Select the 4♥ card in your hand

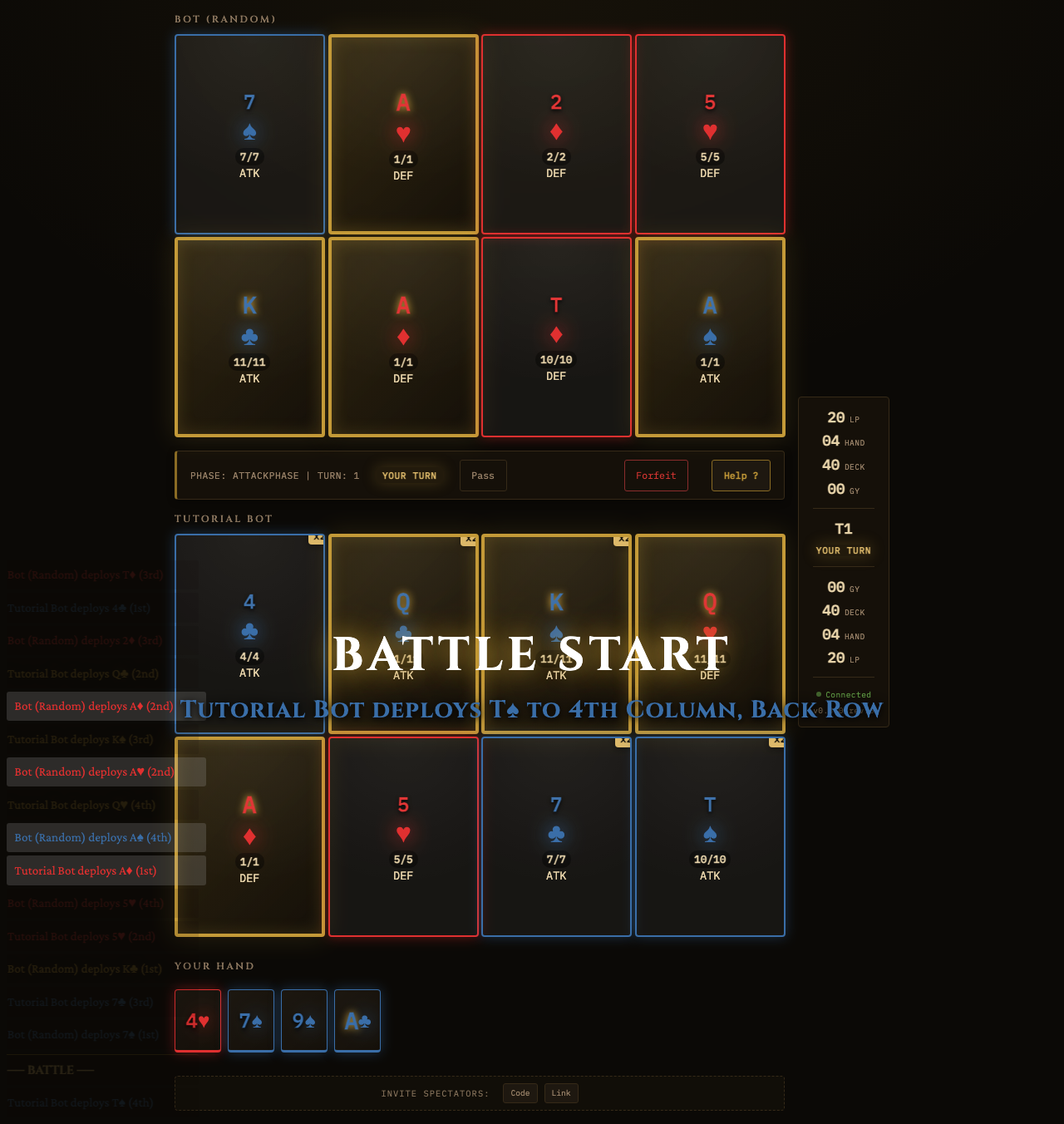(x=197, y=1020)
